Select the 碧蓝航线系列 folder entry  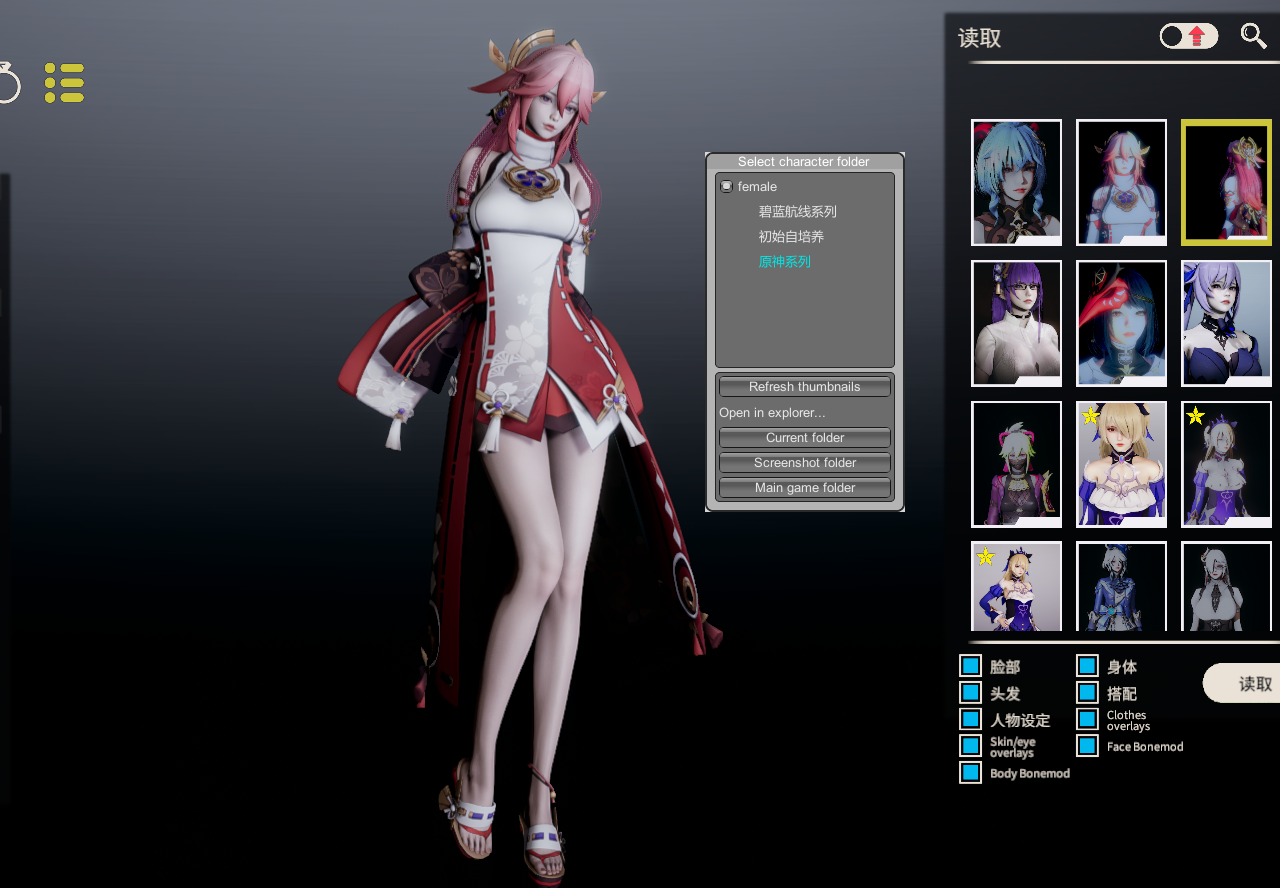pyautogui.click(x=797, y=211)
